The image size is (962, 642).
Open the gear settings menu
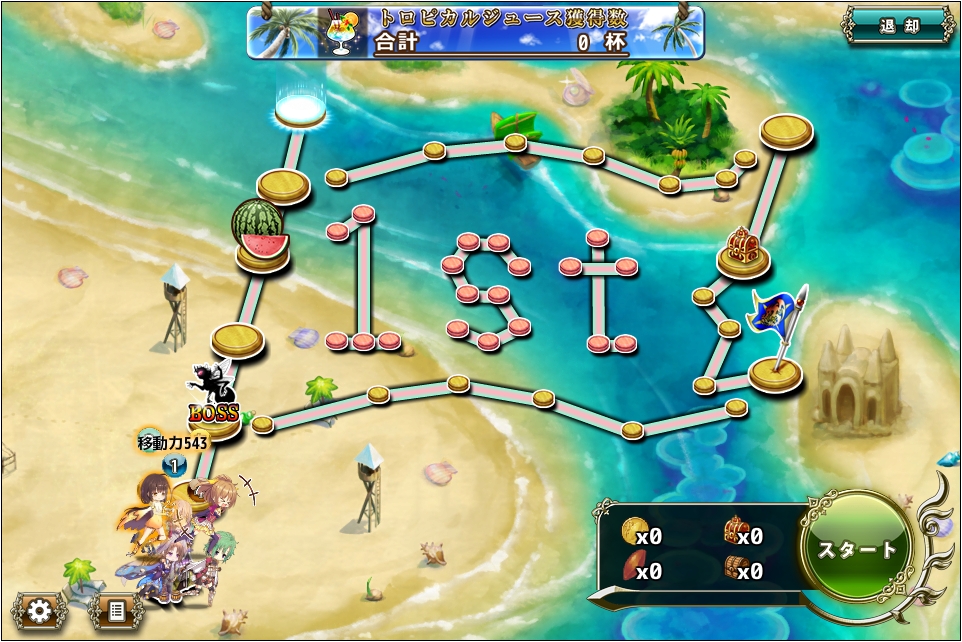[x=39, y=610]
